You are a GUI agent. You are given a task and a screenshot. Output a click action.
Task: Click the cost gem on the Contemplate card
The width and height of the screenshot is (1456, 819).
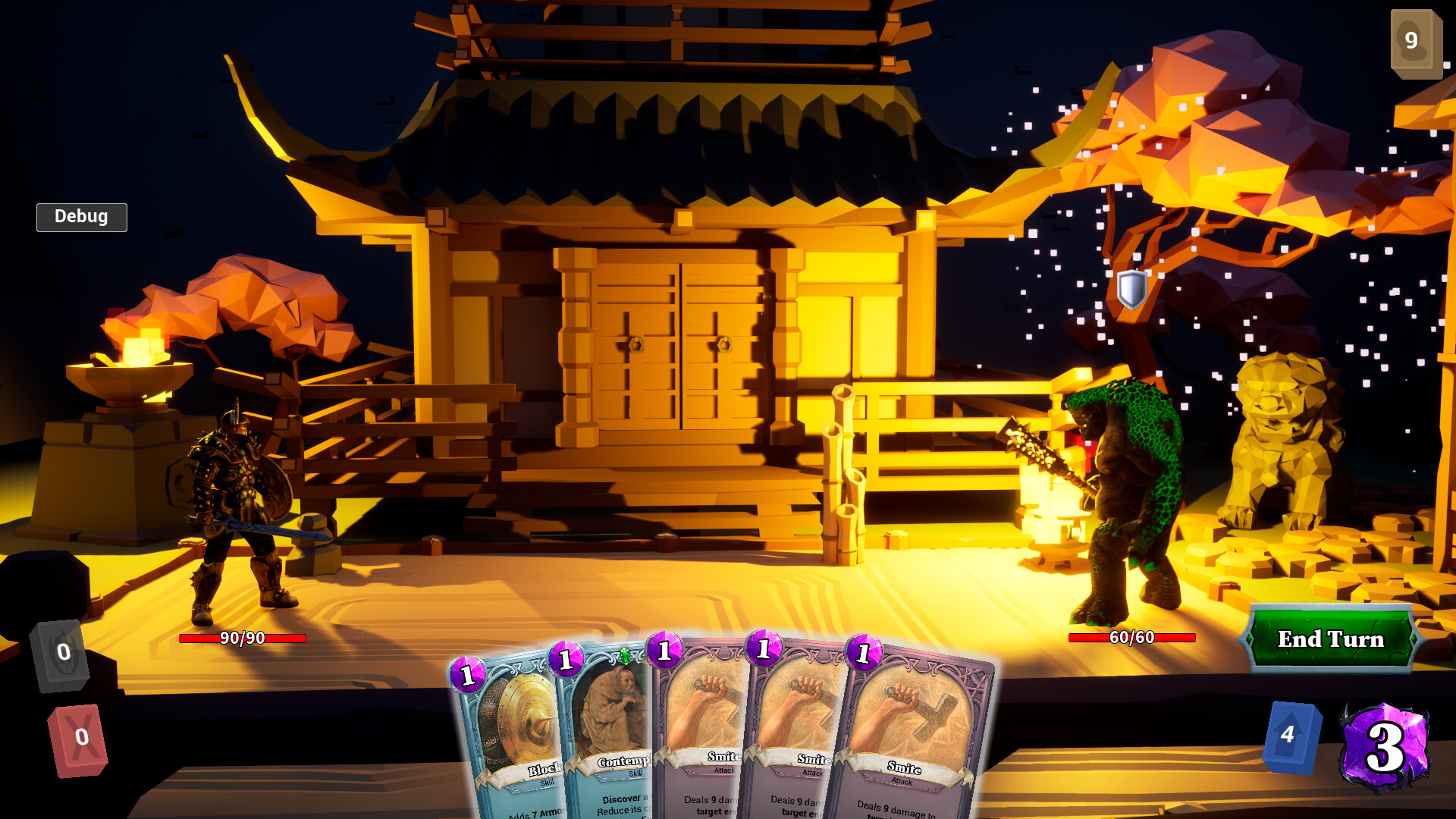coord(566,661)
